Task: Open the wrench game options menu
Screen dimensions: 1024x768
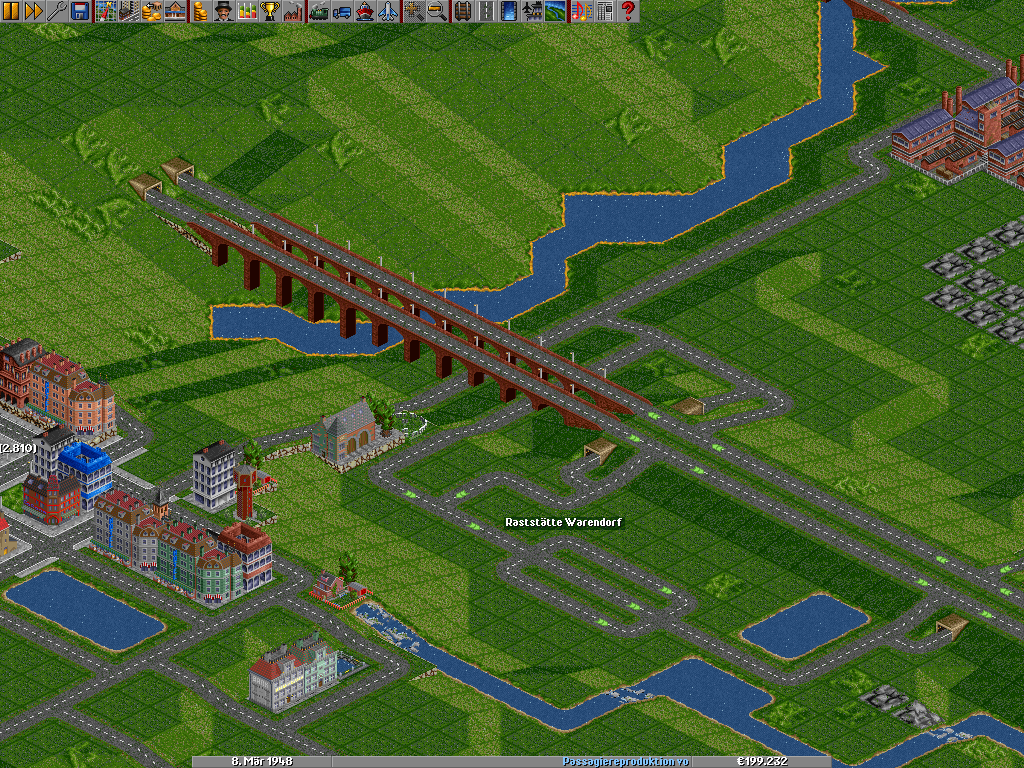Action: 55,11
